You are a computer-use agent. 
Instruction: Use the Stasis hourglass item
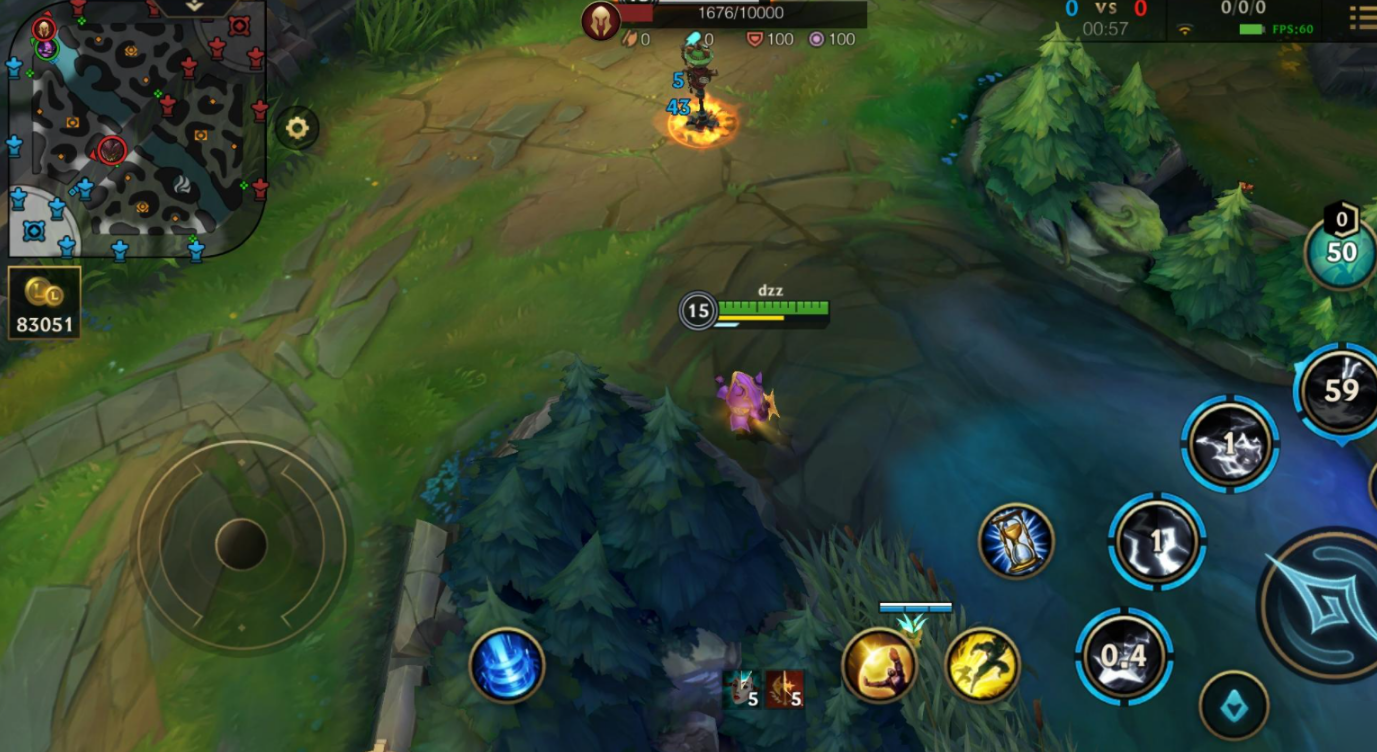(1016, 541)
